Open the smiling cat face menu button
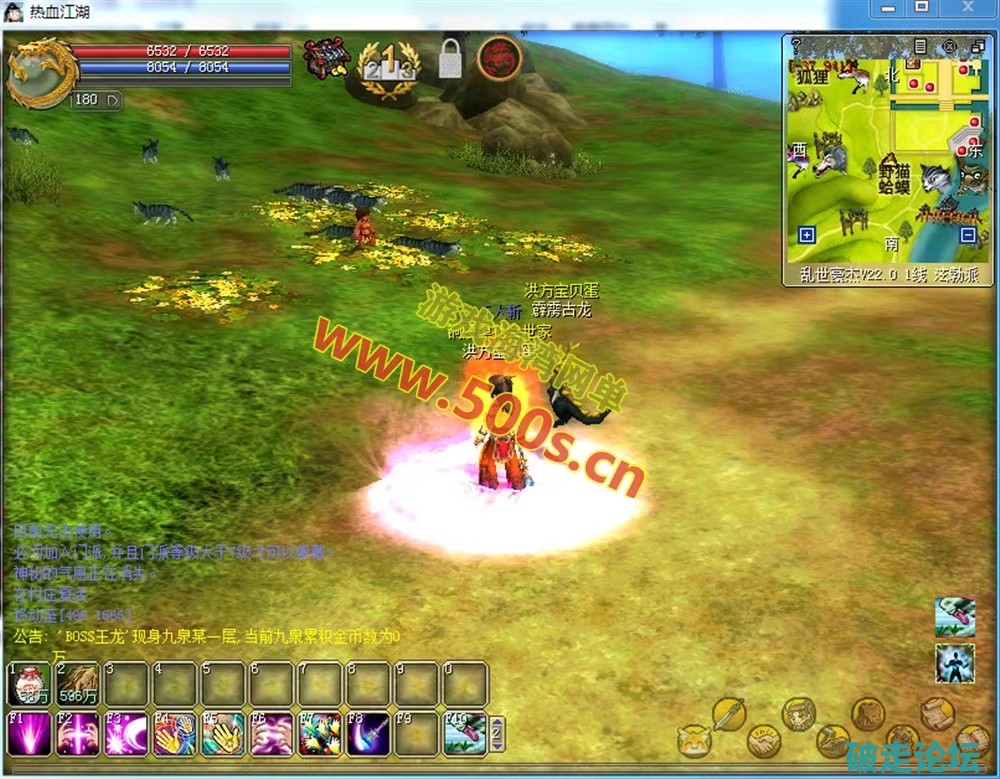This screenshot has width=1000, height=779. pos(693,741)
